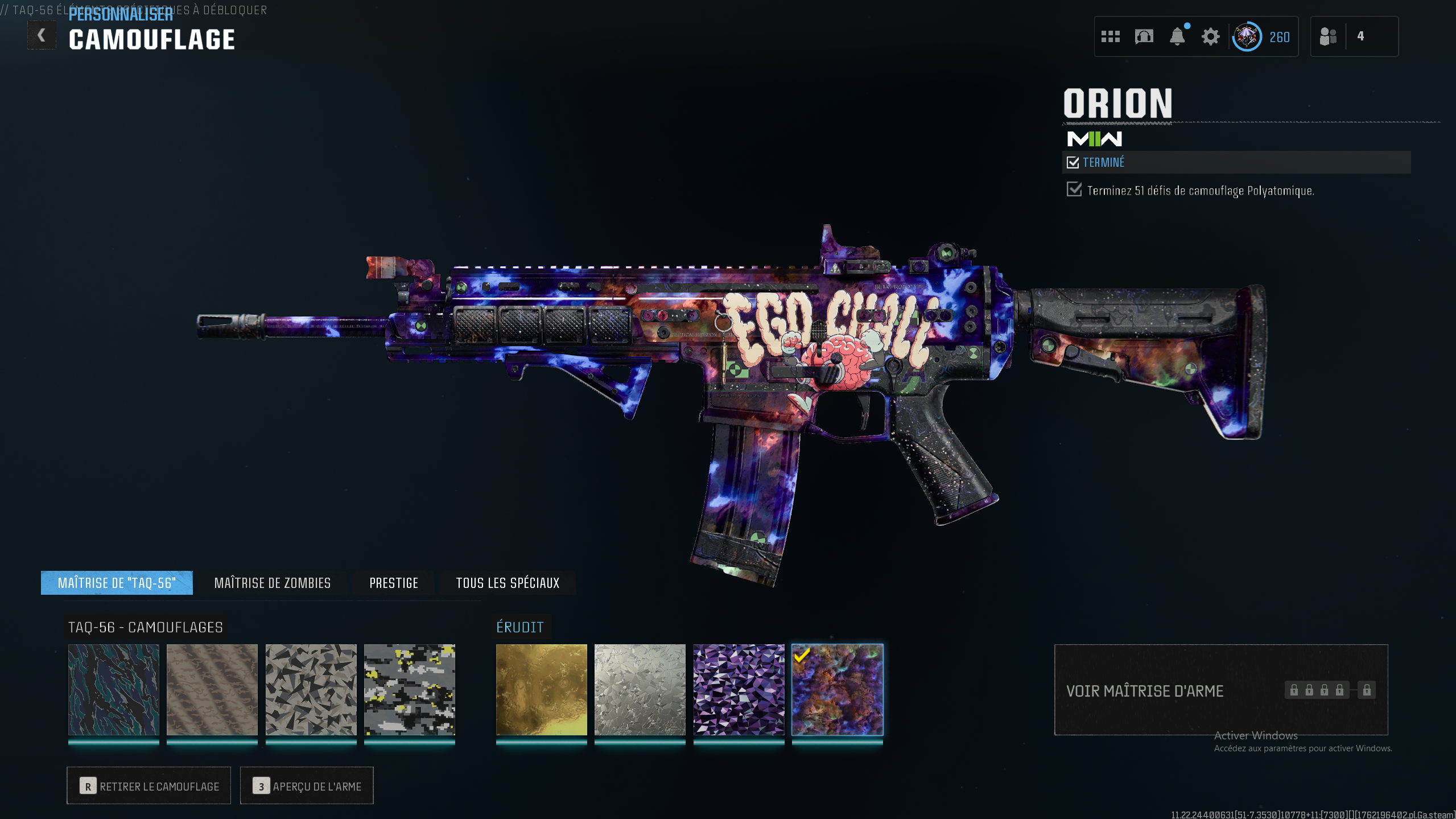Image resolution: width=1456 pixels, height=819 pixels.
Task: Select the blue tiger stripe camo
Action: [114, 690]
